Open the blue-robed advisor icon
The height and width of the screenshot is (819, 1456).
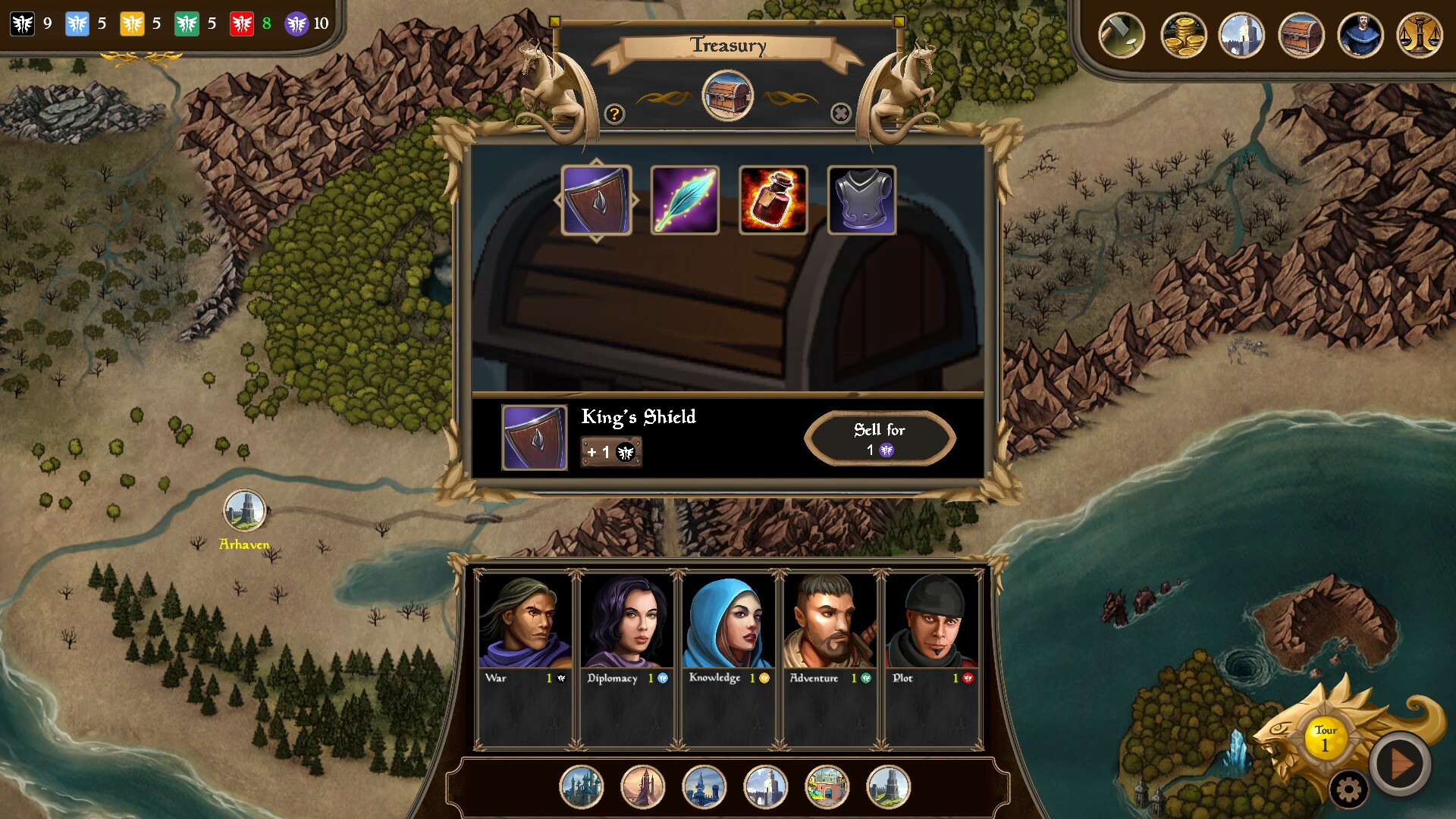pyautogui.click(x=1361, y=34)
